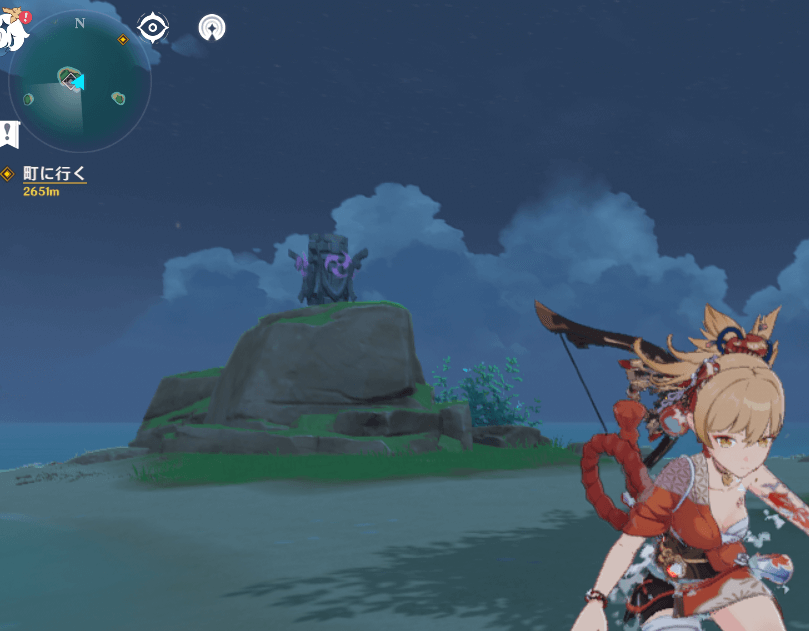
Task: Click the statue marker on the minimap
Action: [68, 76]
